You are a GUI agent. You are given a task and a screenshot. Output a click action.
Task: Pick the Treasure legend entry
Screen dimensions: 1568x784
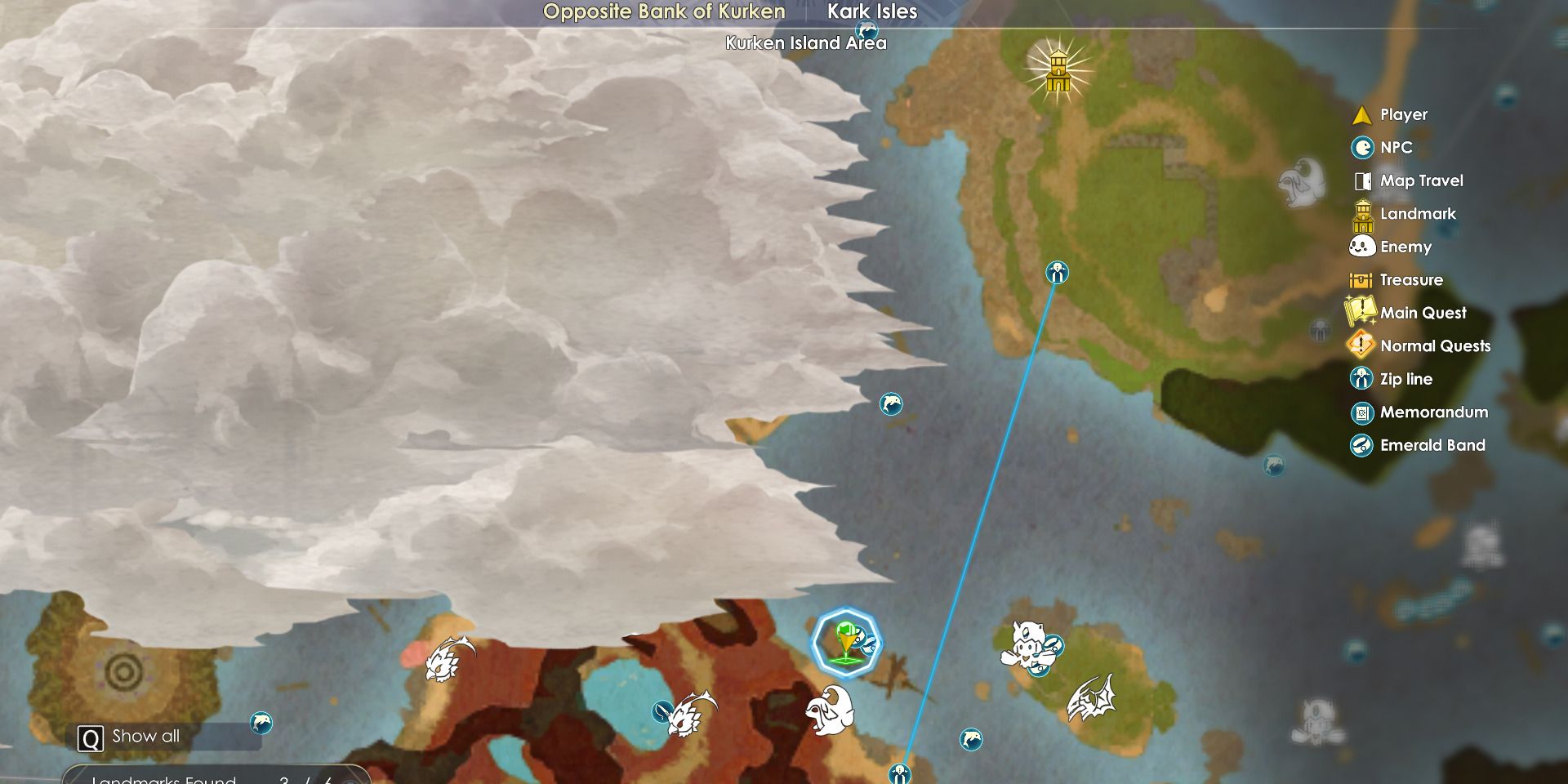coord(1410,280)
